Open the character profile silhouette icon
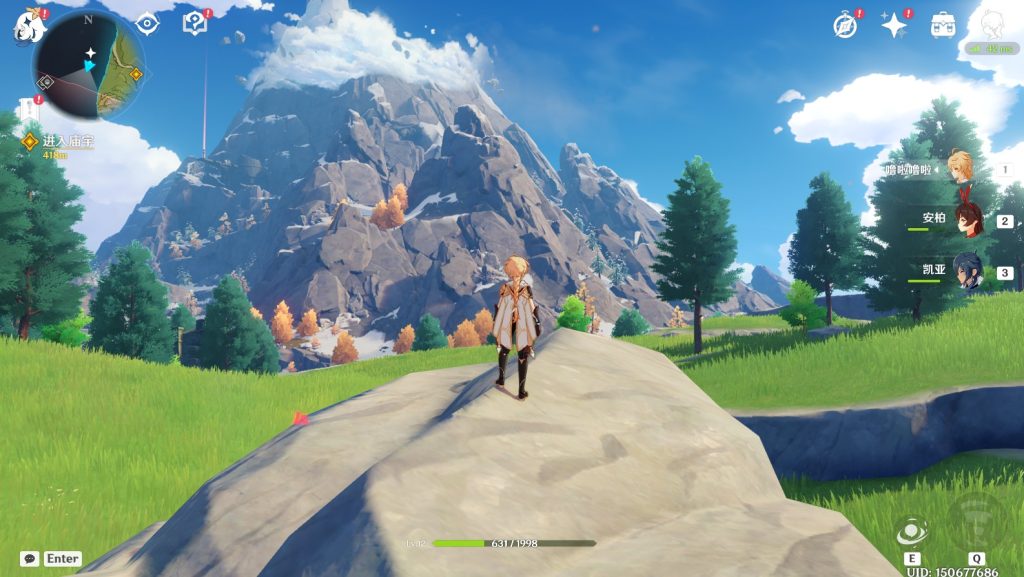This screenshot has width=1024, height=577. 990,24
